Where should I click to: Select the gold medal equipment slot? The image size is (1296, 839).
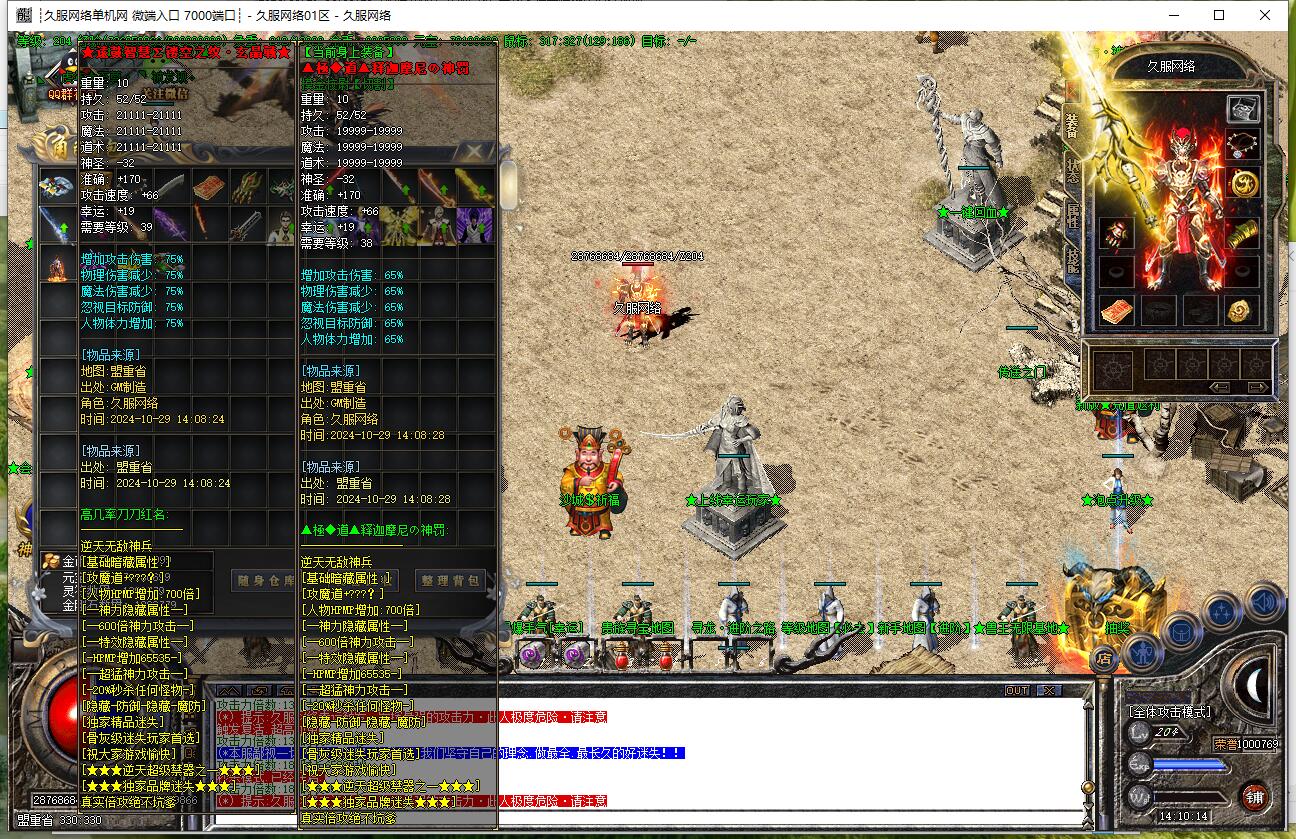coord(1243,184)
